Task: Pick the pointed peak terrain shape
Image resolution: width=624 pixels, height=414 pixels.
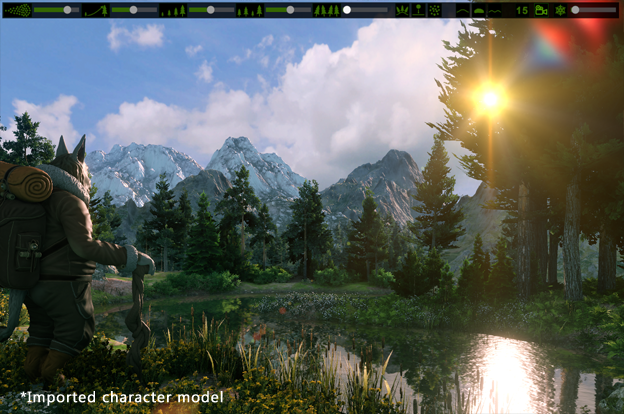Action: click(x=463, y=10)
